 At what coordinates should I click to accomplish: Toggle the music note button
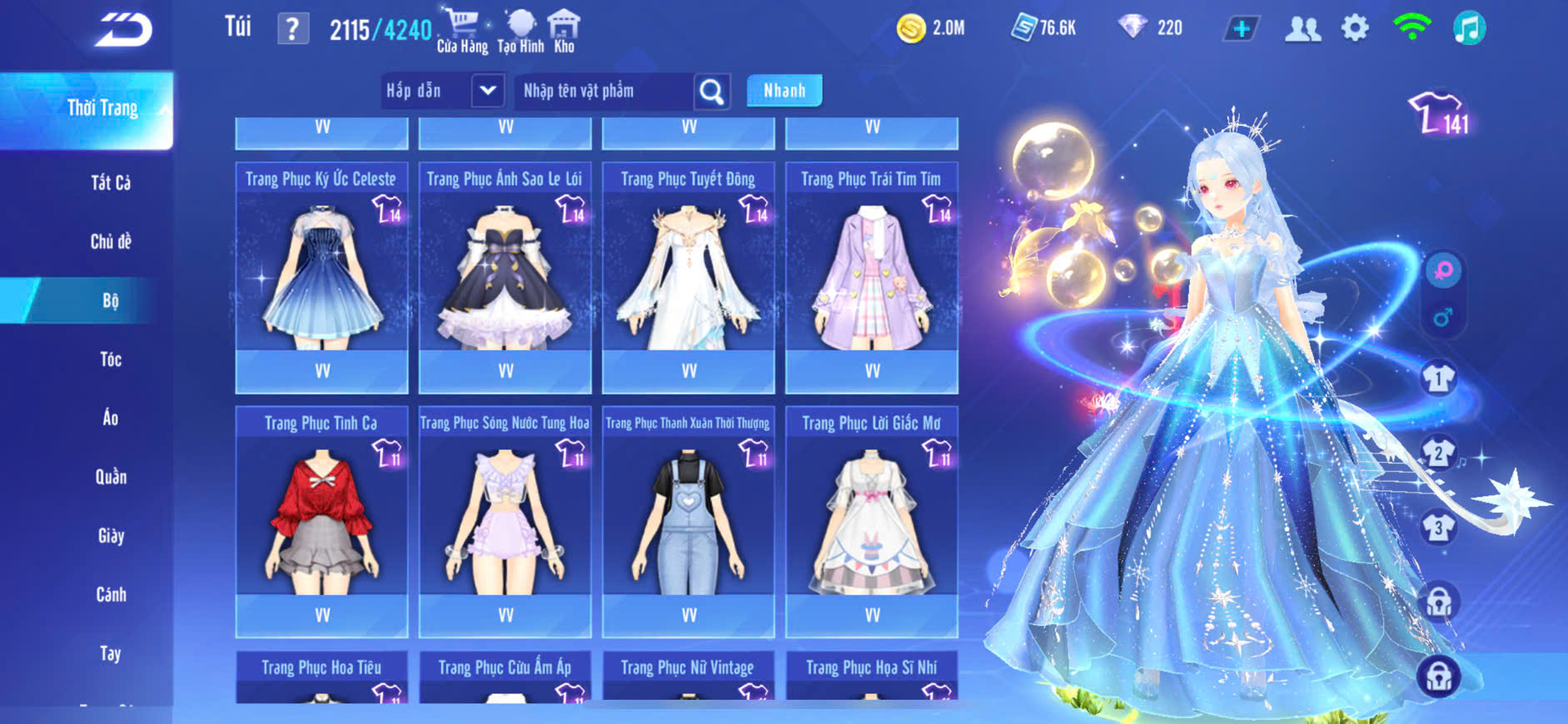pos(1469,29)
